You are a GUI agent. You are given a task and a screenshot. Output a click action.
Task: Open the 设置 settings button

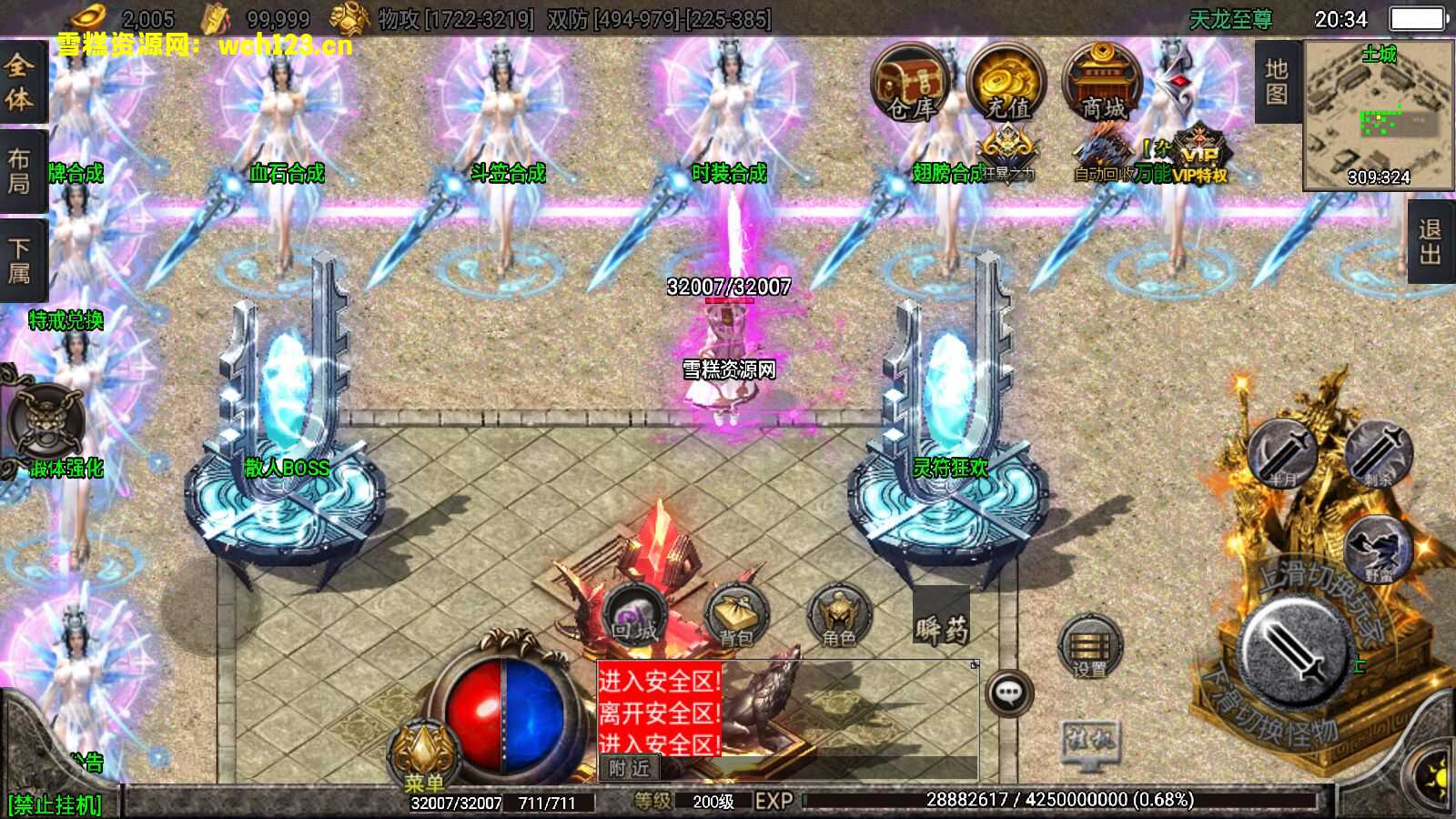1090,647
